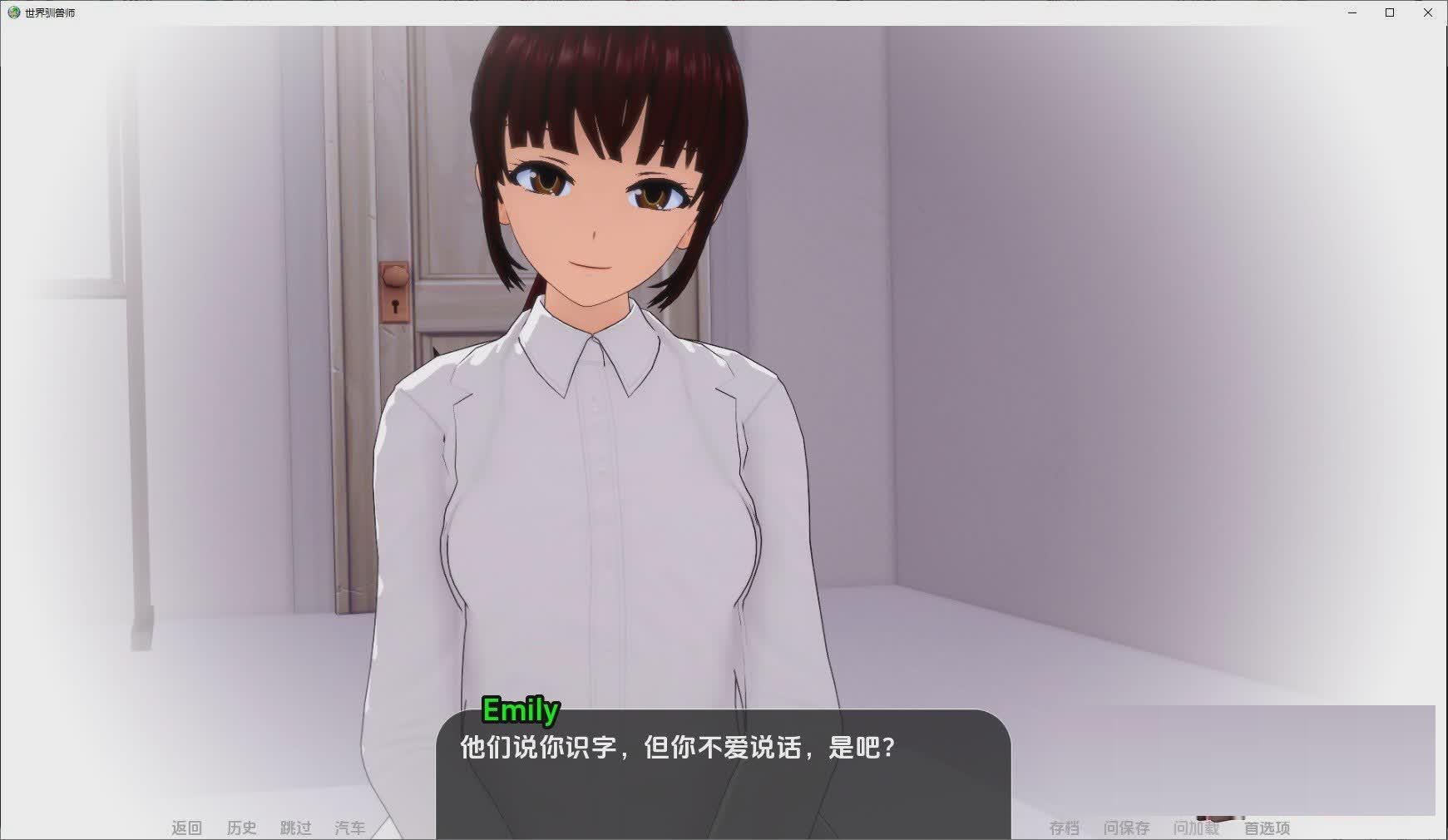Click the 世界驯兽师 title bar text

click(52, 12)
